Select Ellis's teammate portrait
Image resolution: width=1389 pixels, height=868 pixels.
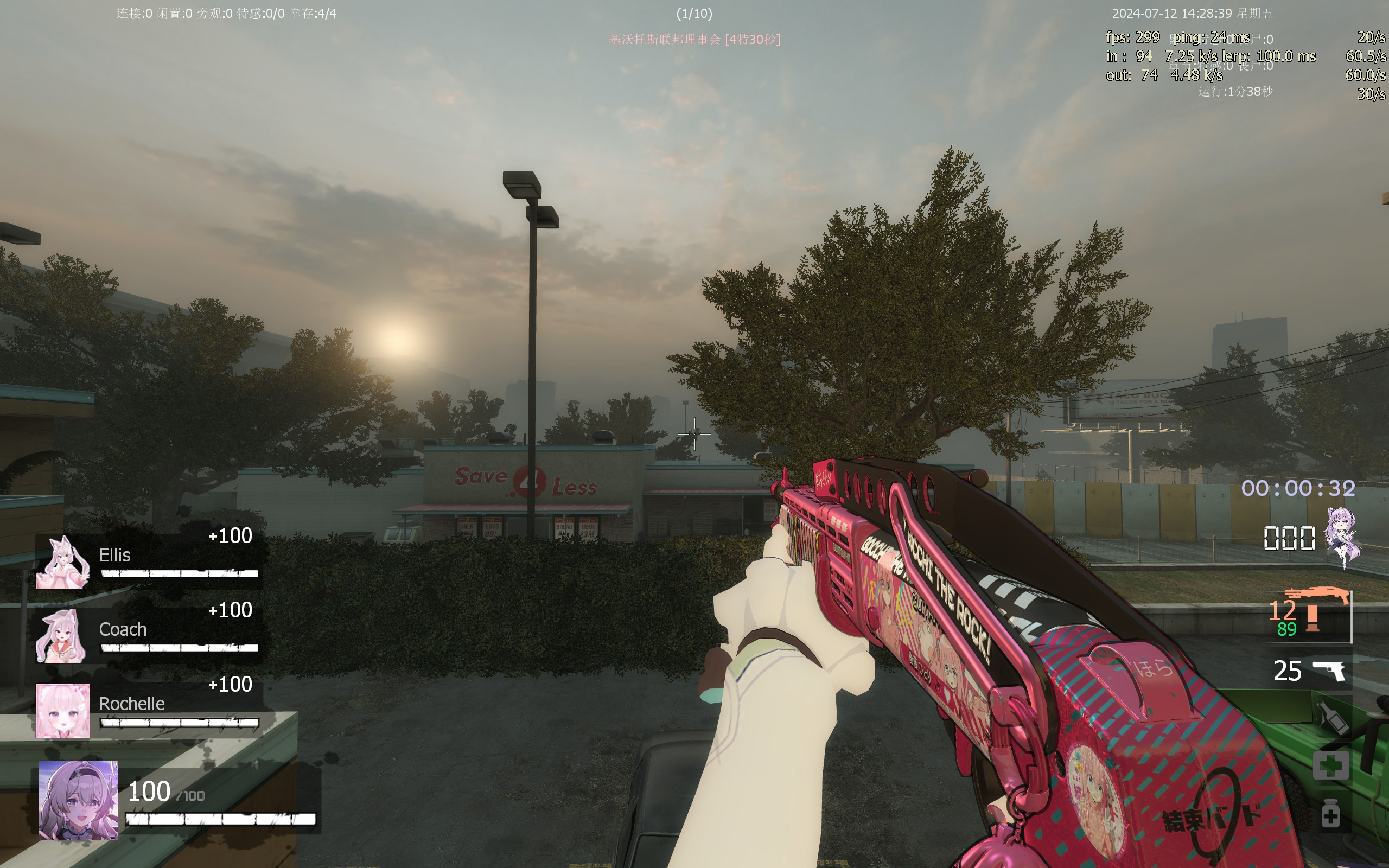[x=62, y=563]
